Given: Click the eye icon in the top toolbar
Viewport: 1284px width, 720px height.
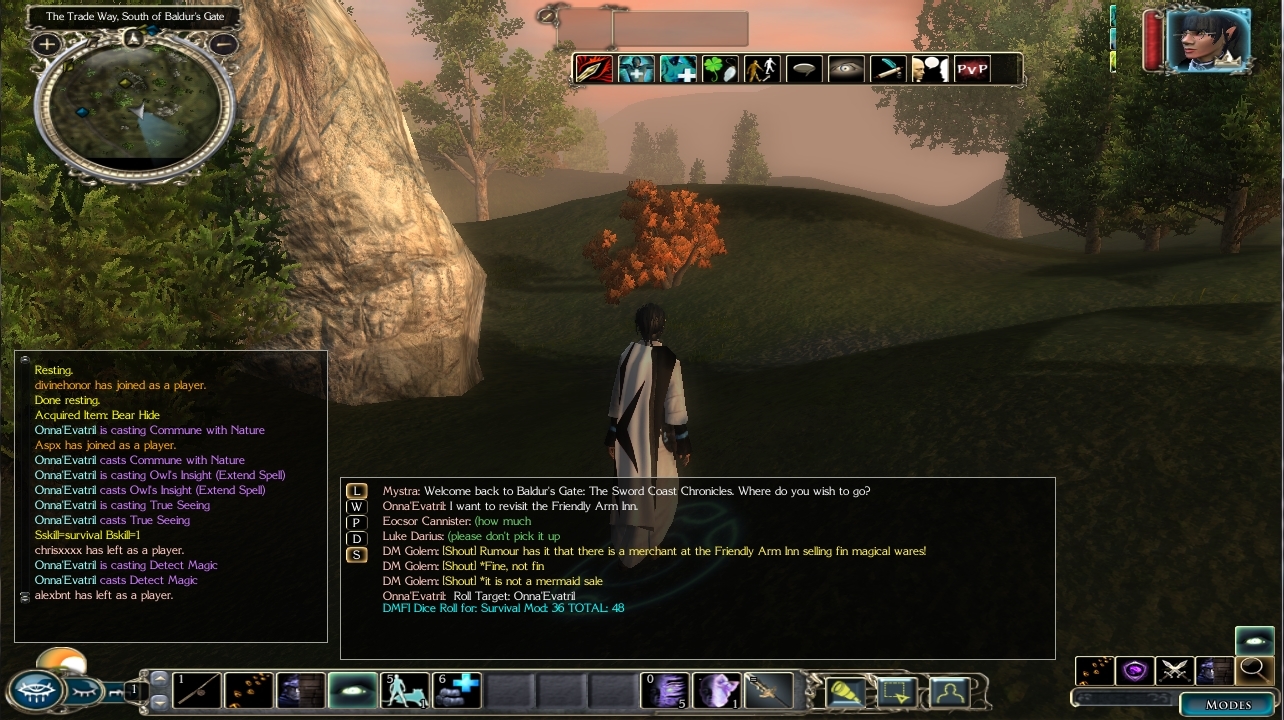Looking at the screenshot, I should [846, 69].
